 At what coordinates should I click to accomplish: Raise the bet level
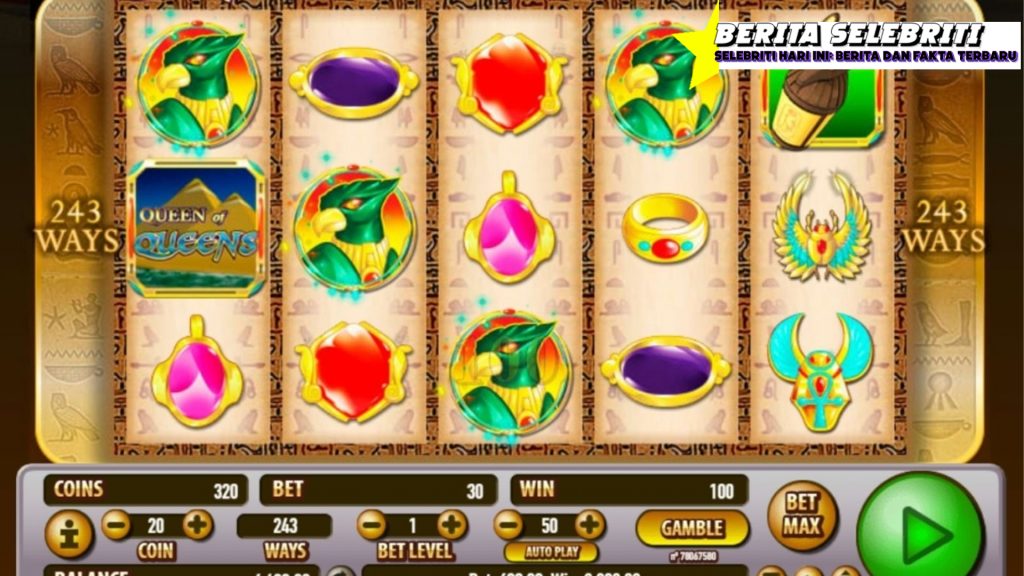click(x=452, y=525)
